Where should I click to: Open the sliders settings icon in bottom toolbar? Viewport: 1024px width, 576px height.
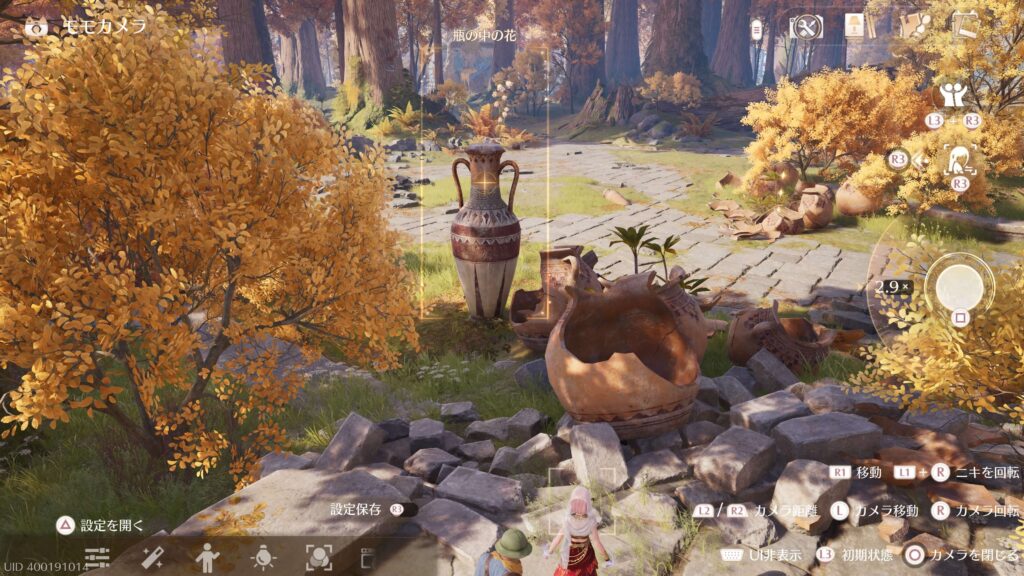97,557
